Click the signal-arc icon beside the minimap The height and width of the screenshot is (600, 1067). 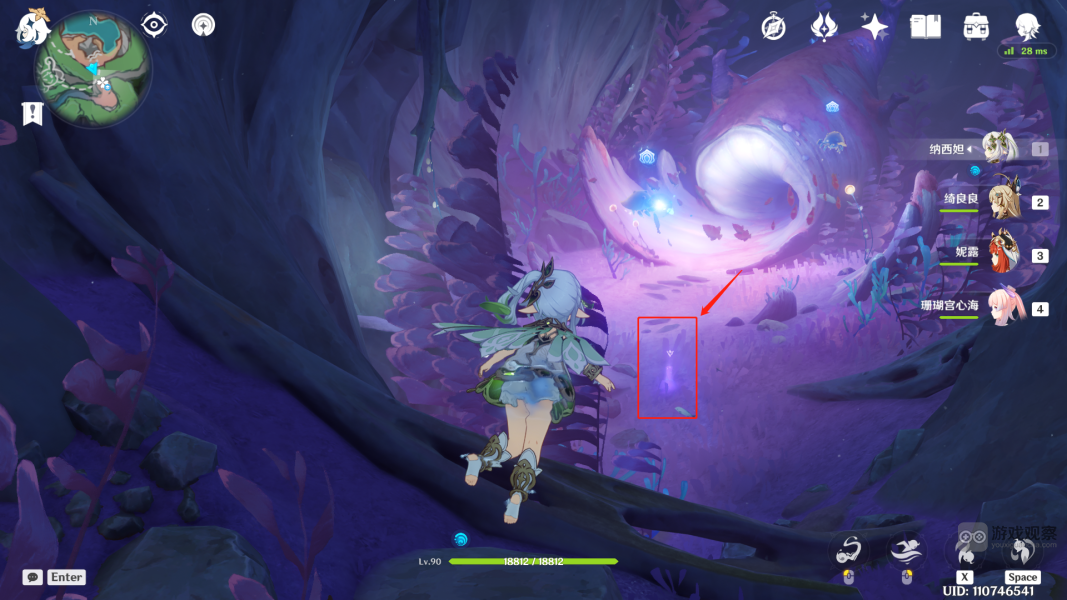pyautogui.click(x=203, y=24)
